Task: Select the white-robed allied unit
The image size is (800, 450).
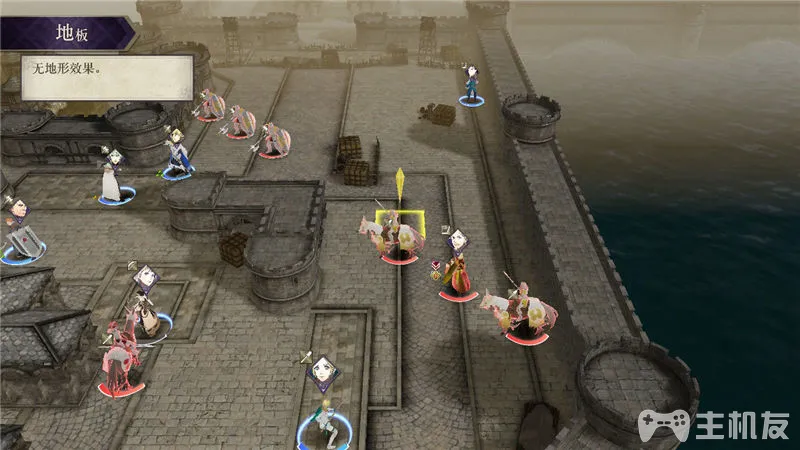Action: [111, 180]
